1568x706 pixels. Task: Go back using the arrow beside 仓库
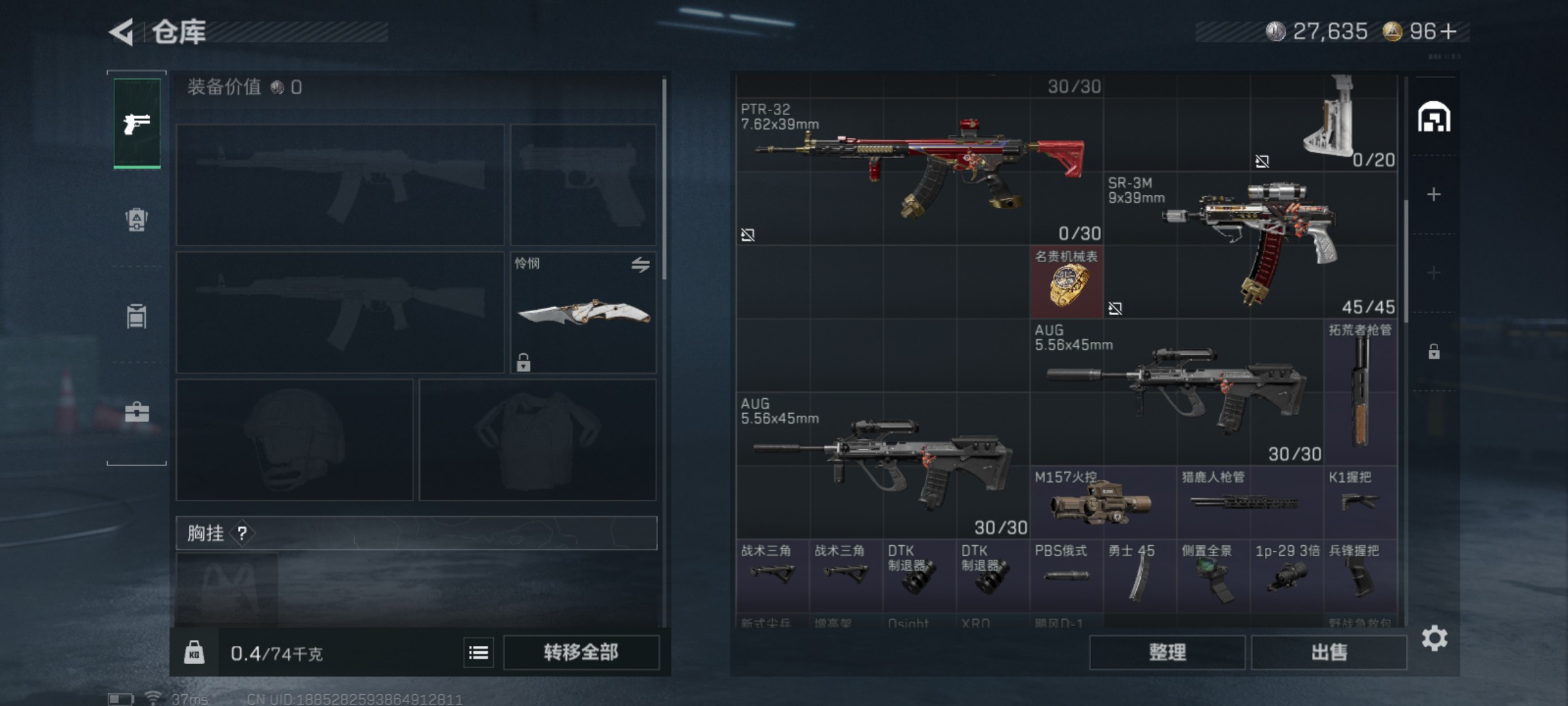pyautogui.click(x=122, y=32)
